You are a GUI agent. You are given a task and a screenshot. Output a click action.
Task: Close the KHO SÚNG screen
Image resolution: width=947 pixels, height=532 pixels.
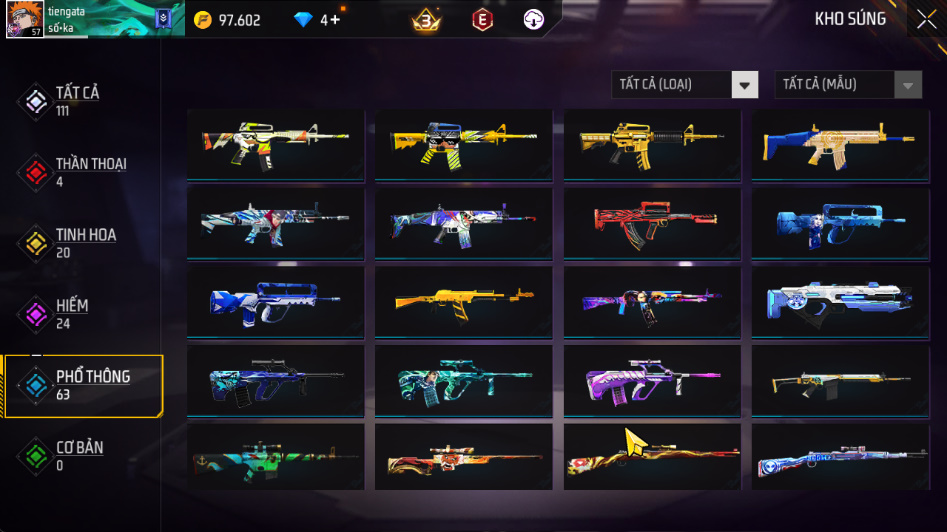pos(926,19)
